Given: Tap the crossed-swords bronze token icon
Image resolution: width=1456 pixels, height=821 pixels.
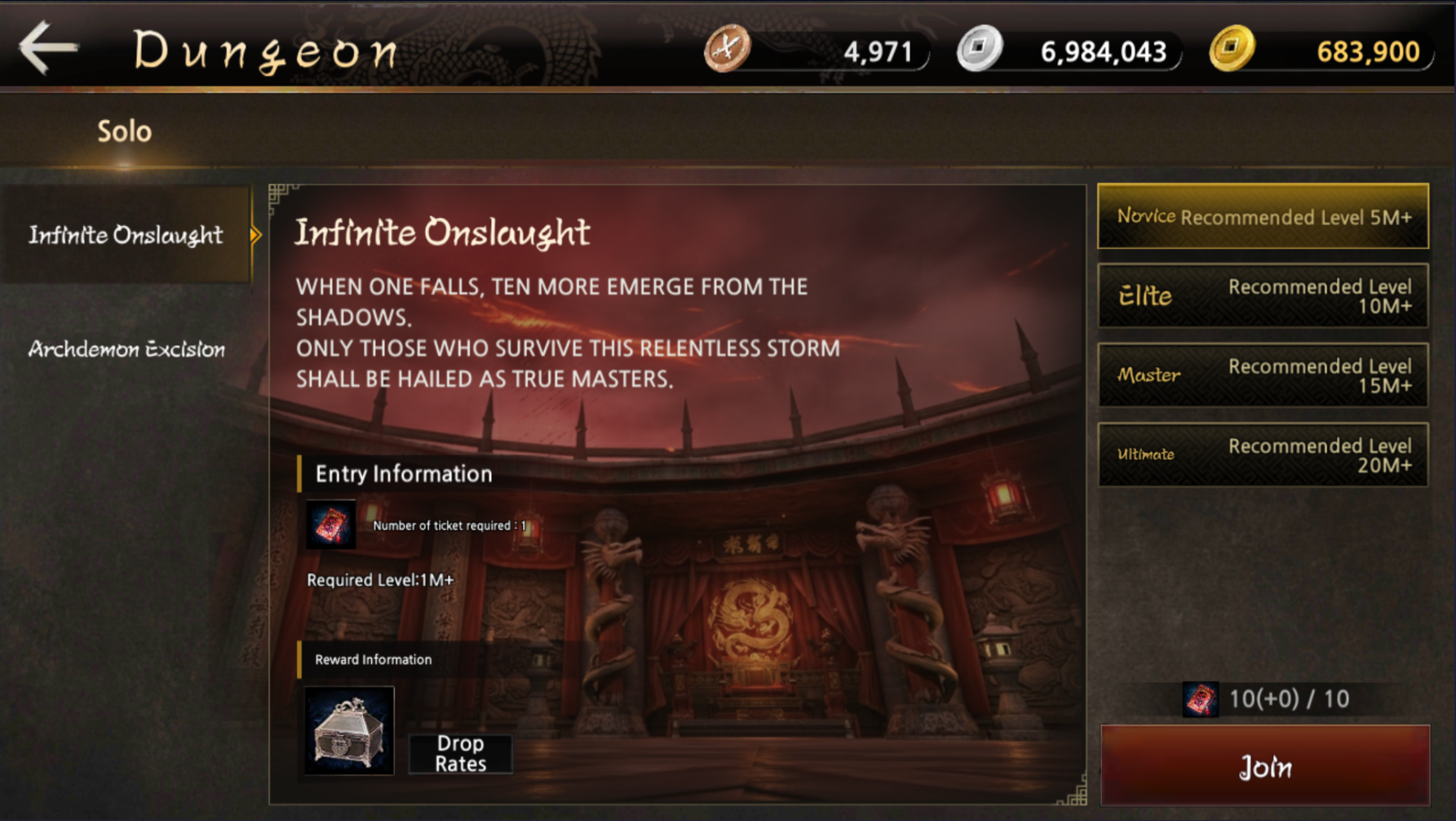Looking at the screenshot, I should tap(726, 49).
